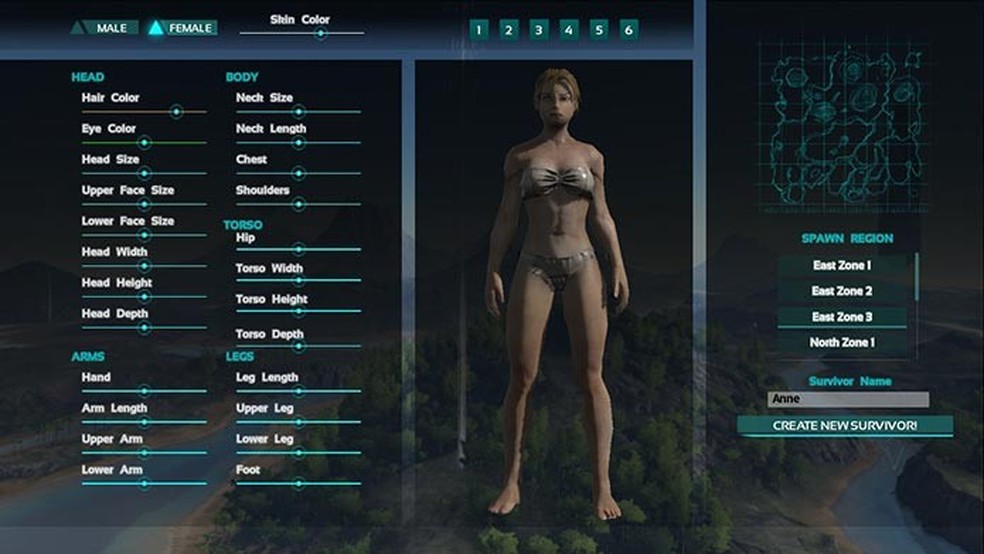Choose the Female gender option
The height and width of the screenshot is (554, 984).
click(x=181, y=28)
